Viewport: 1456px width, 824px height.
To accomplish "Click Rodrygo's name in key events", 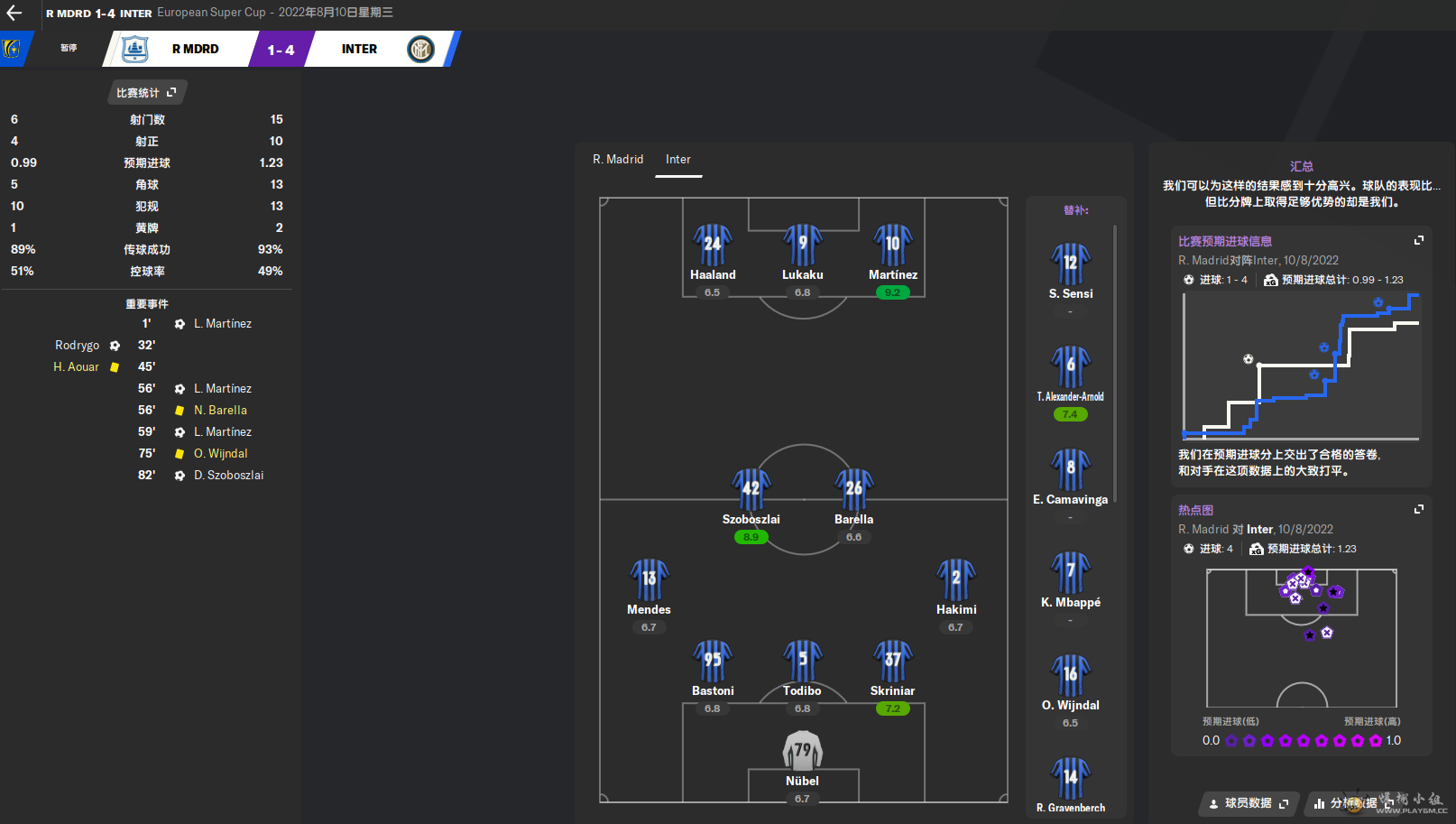I will [x=78, y=345].
